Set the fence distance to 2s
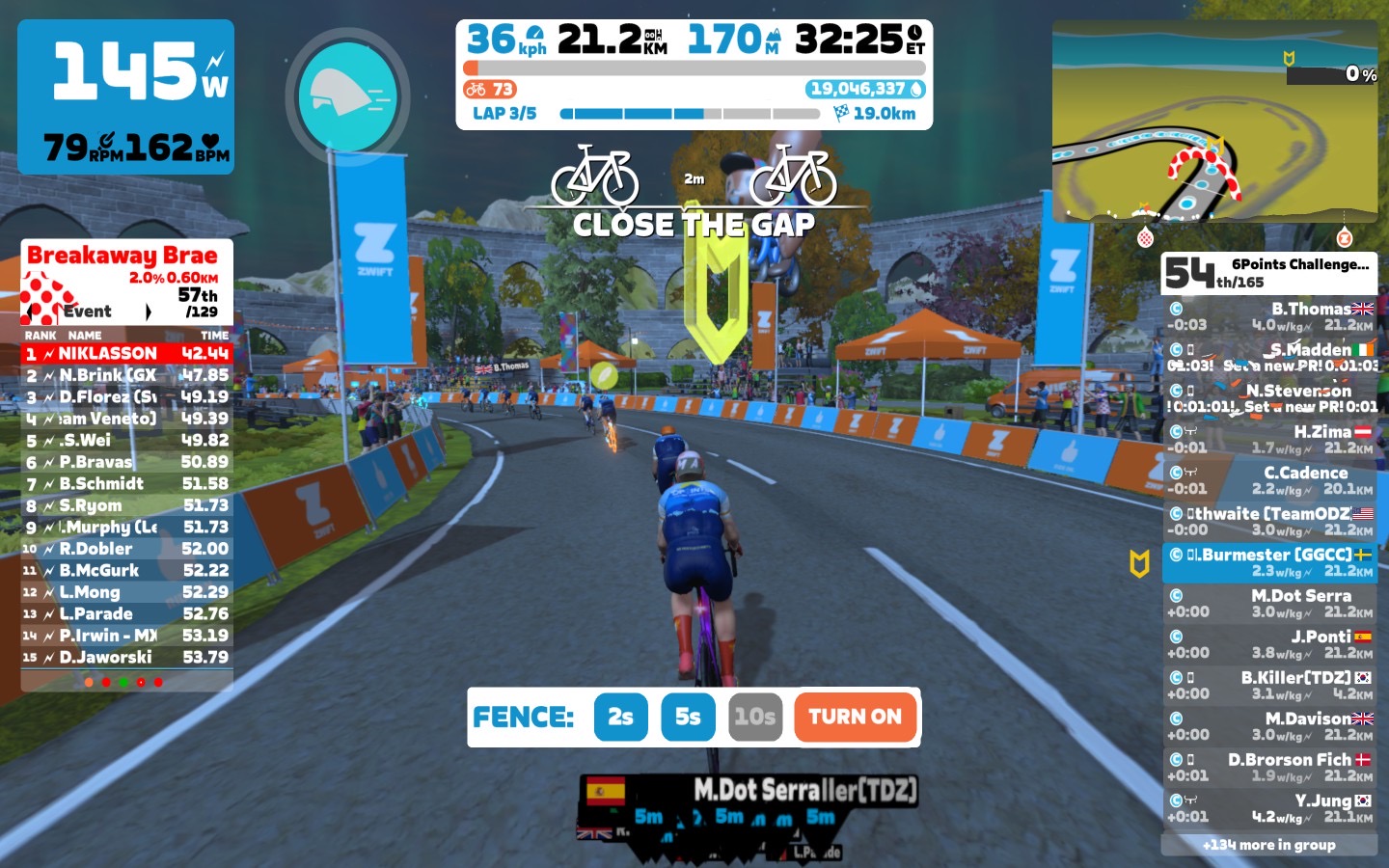Viewport: 1389px width, 868px height. 620,717
